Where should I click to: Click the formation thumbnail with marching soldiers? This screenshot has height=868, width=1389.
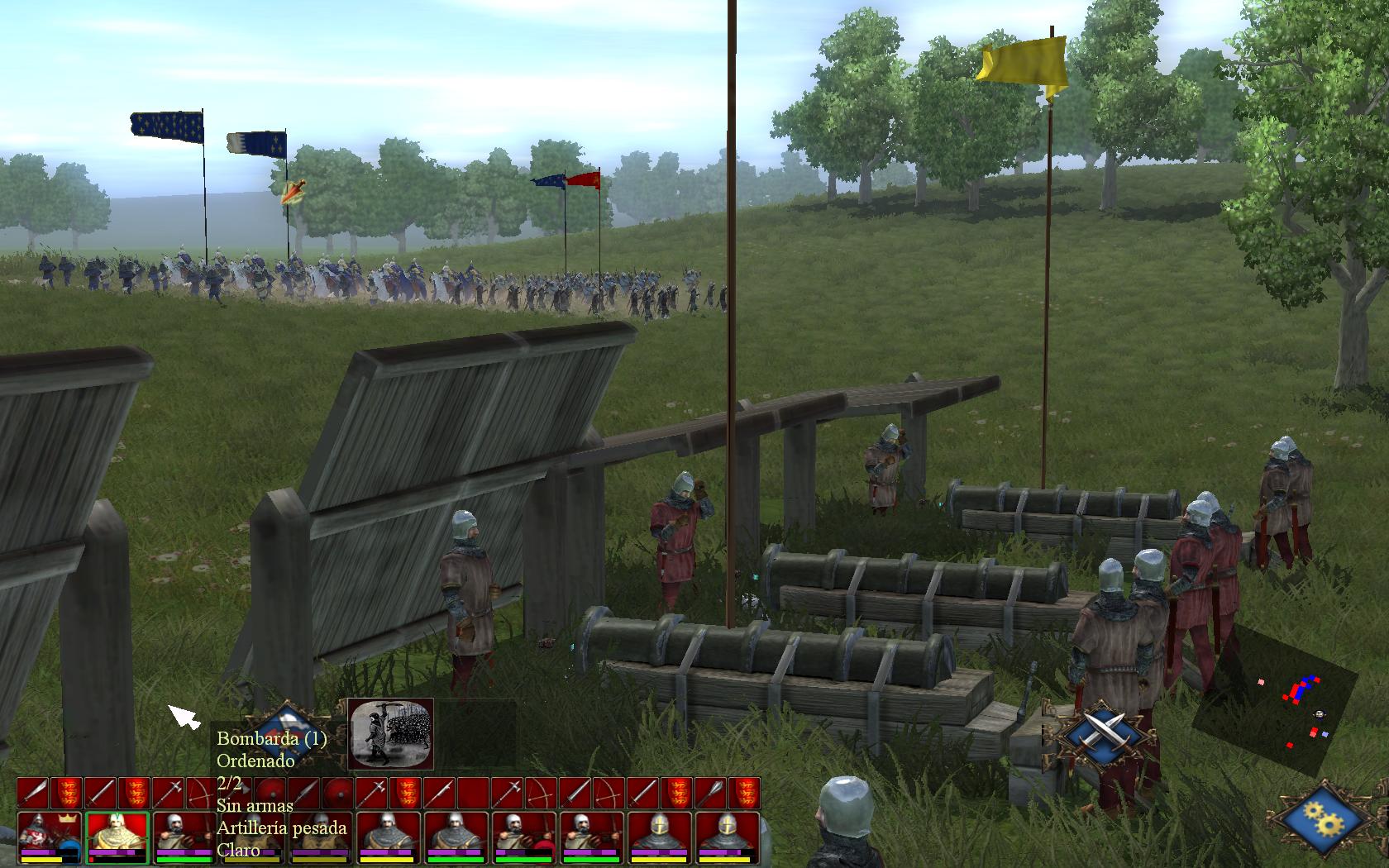[x=390, y=732]
